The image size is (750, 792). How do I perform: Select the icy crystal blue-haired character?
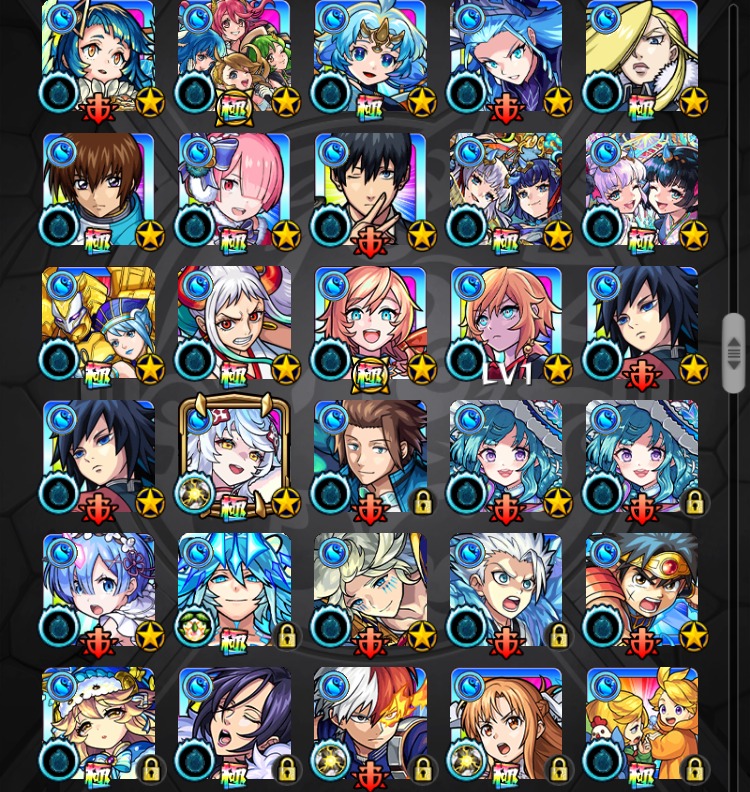[x=235, y=590]
